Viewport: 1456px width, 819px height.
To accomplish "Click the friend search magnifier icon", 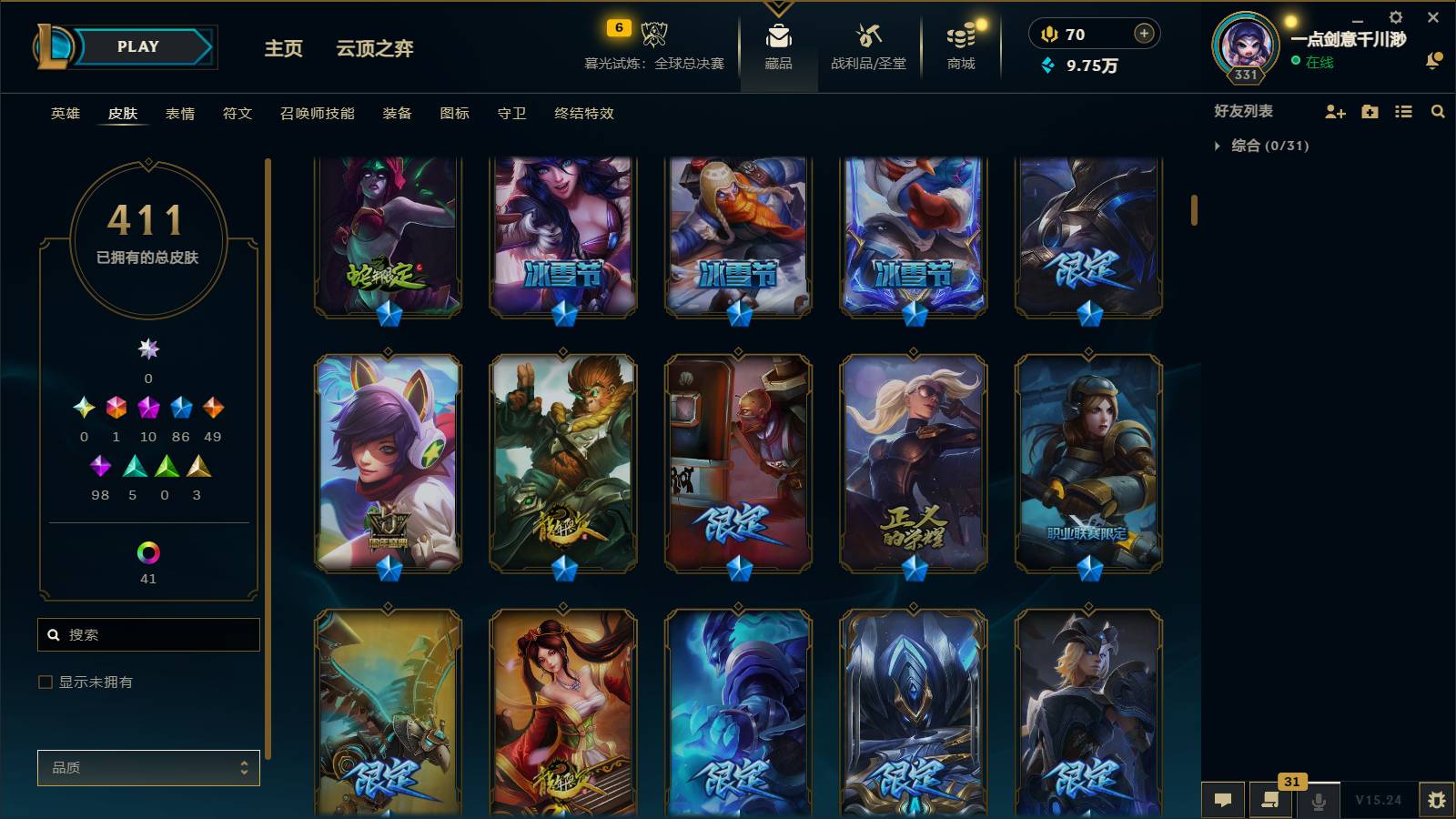I will [1438, 112].
